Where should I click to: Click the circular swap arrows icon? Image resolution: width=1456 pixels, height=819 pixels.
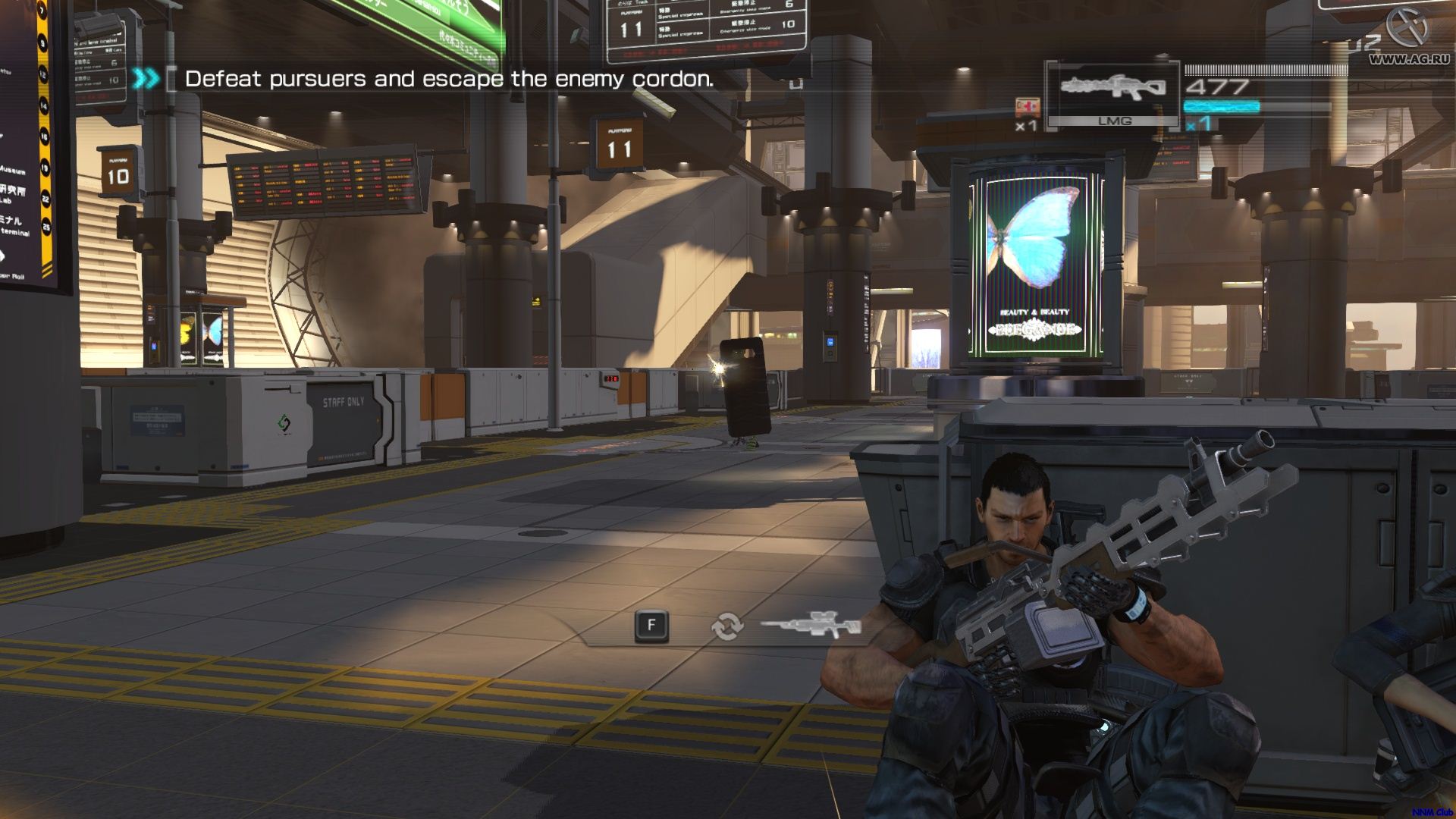[726, 626]
